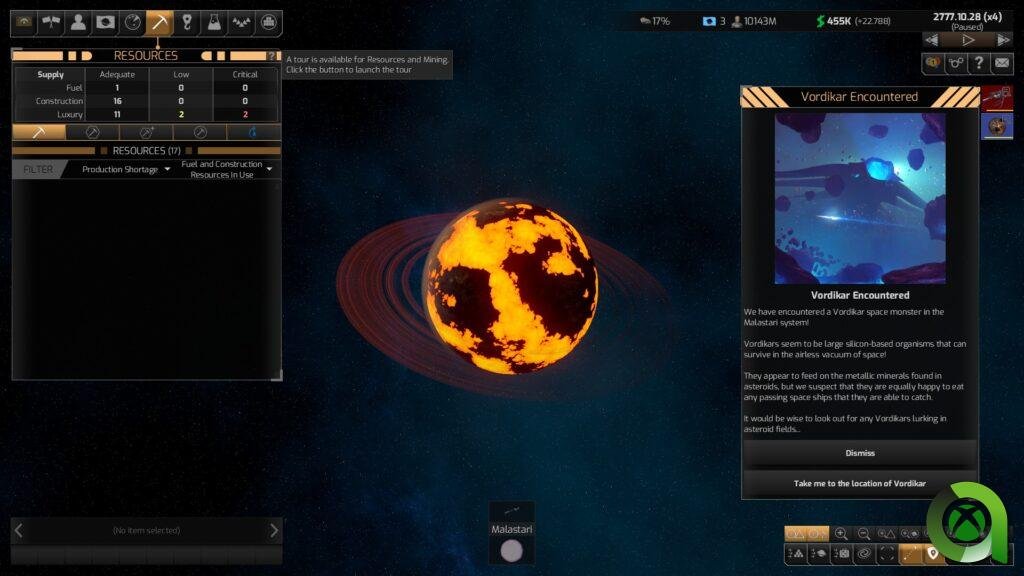
Task: Switch to the blue flame resource tab
Action: coord(253,132)
